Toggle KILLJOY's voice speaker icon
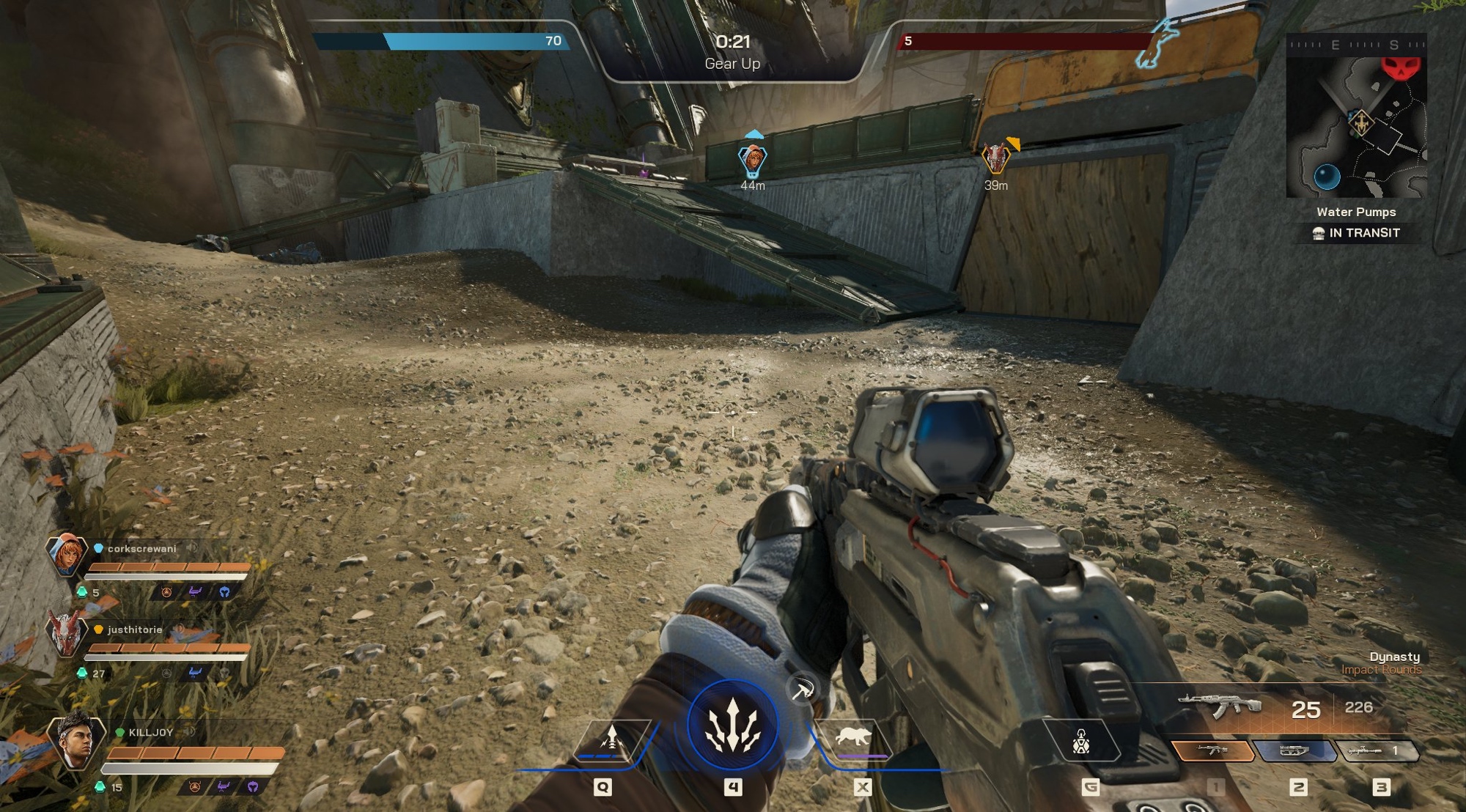1466x812 pixels. coord(189,731)
